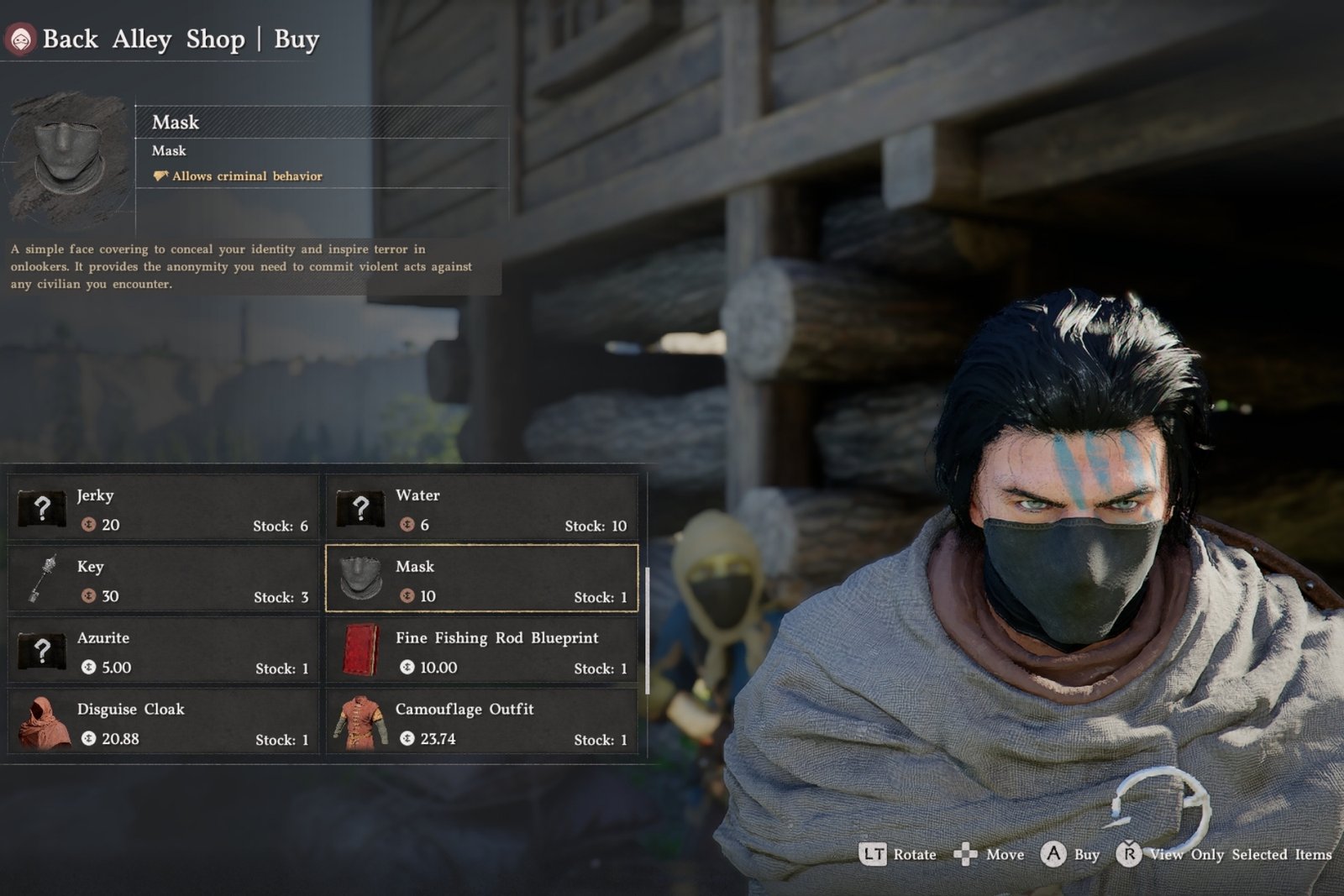Click the Mask item icon in the list

(x=360, y=579)
